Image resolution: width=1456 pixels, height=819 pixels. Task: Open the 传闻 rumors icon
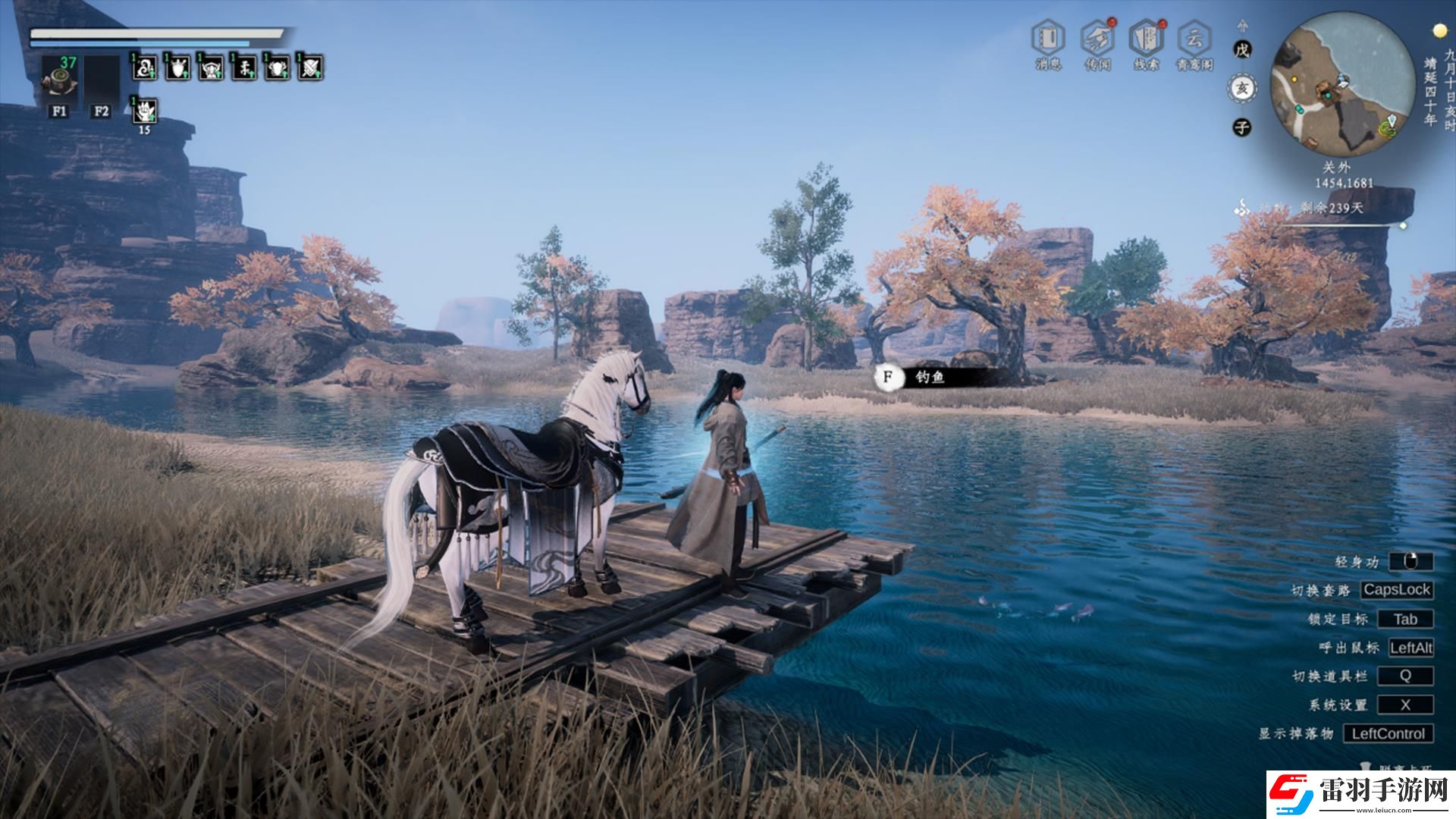(1097, 39)
